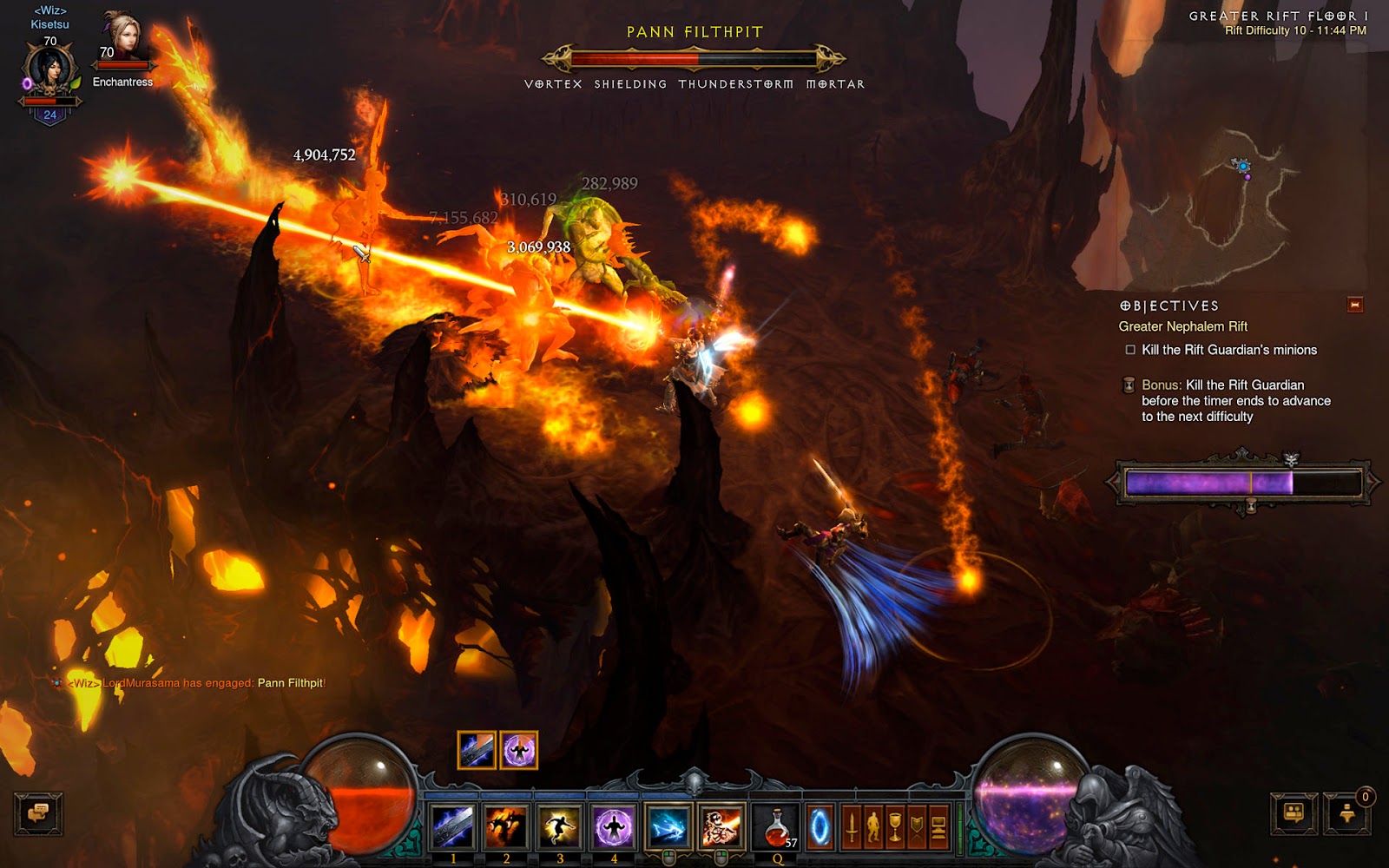Select the fiery beam right-mouse skill

click(721, 825)
